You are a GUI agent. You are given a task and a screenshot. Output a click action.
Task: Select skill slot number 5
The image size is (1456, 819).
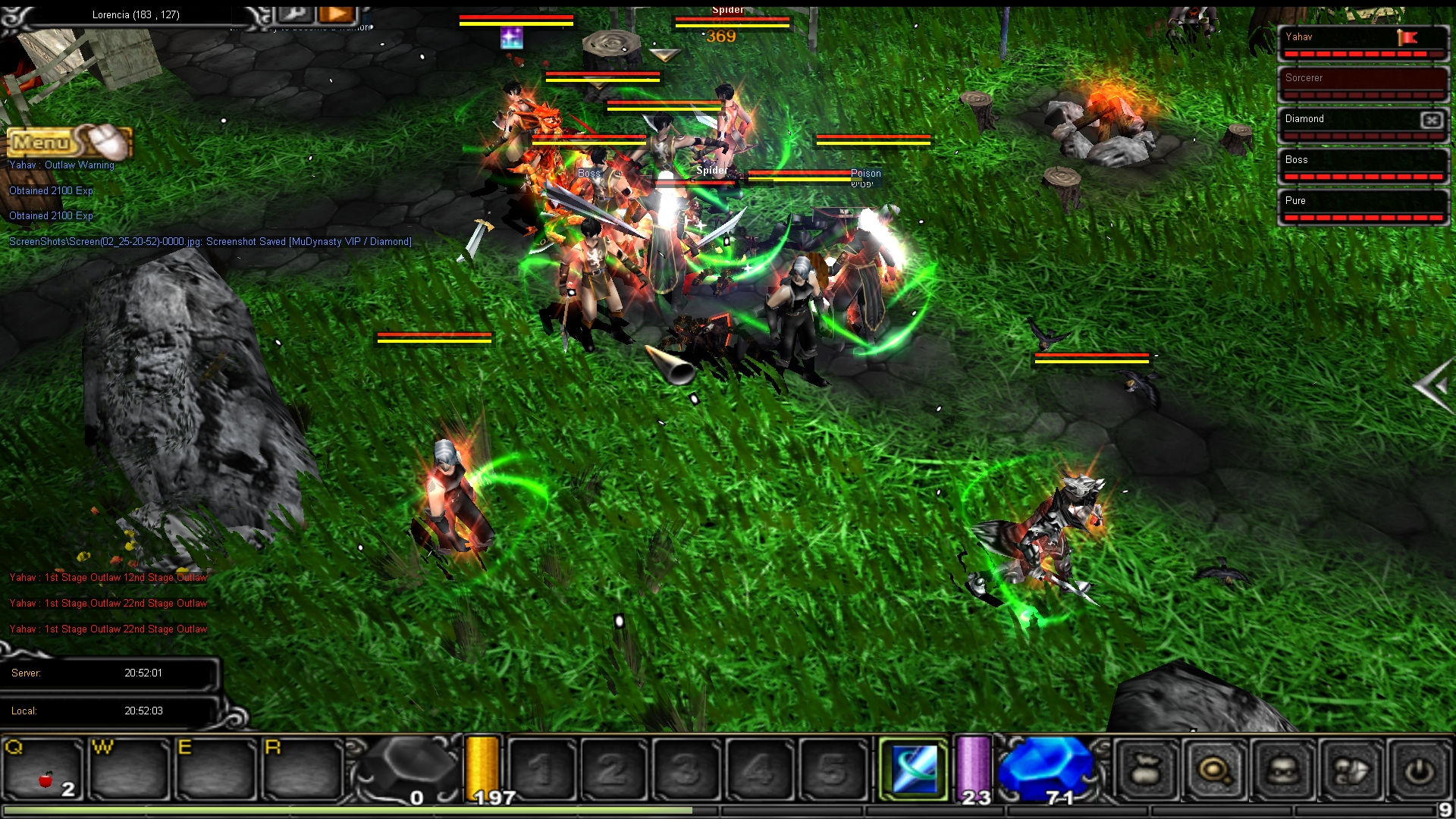833,770
